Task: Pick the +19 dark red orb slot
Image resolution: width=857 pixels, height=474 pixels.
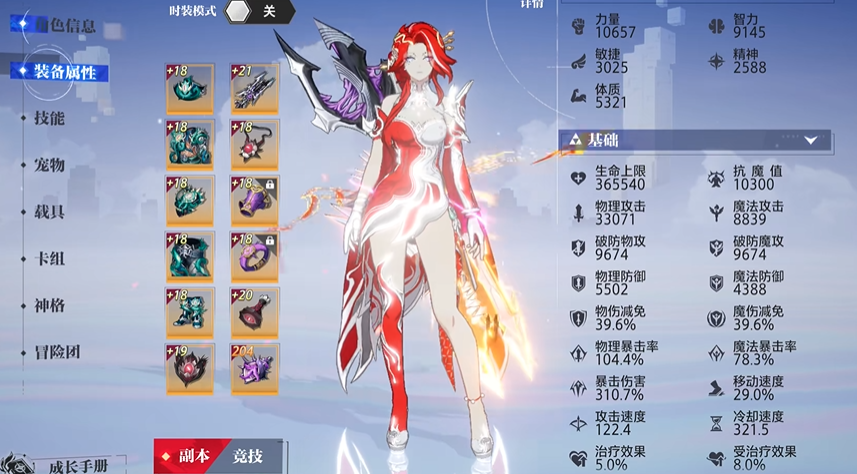Action: coord(190,369)
